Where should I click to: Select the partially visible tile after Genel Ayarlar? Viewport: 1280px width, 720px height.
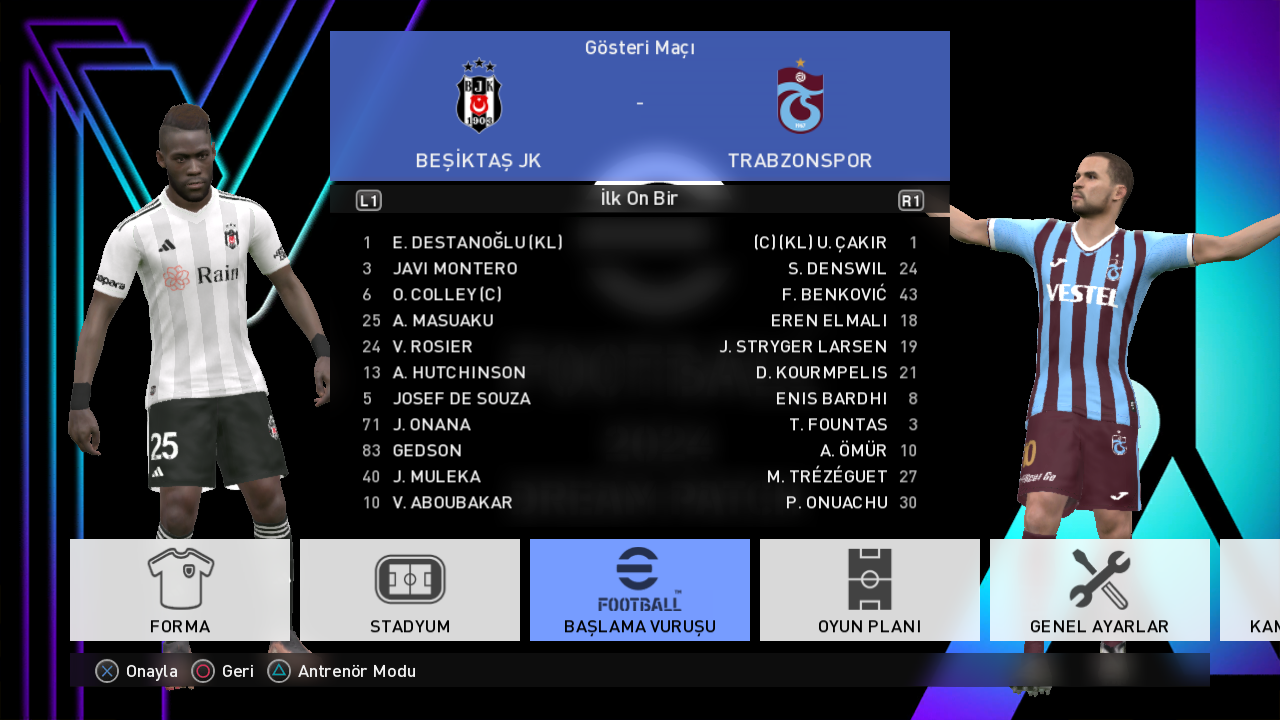click(1252, 590)
